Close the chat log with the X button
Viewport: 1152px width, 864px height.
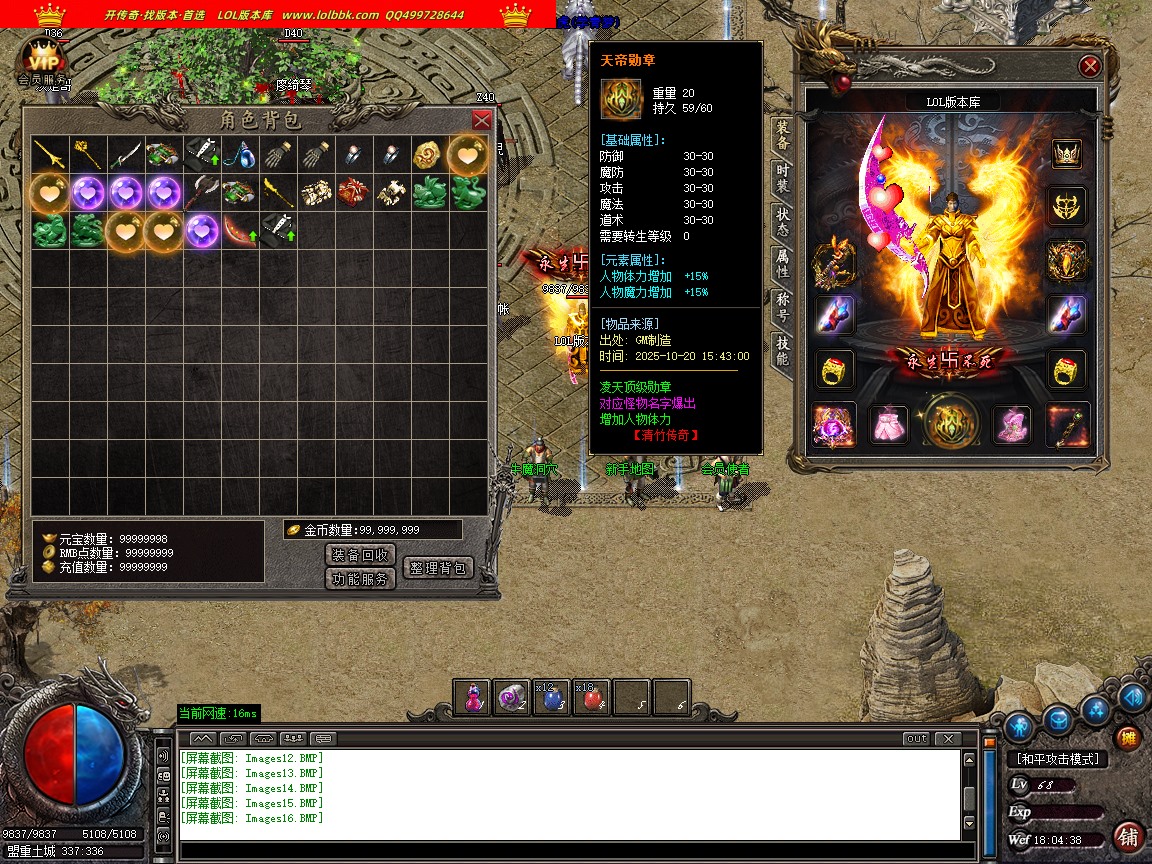pyautogui.click(x=947, y=739)
